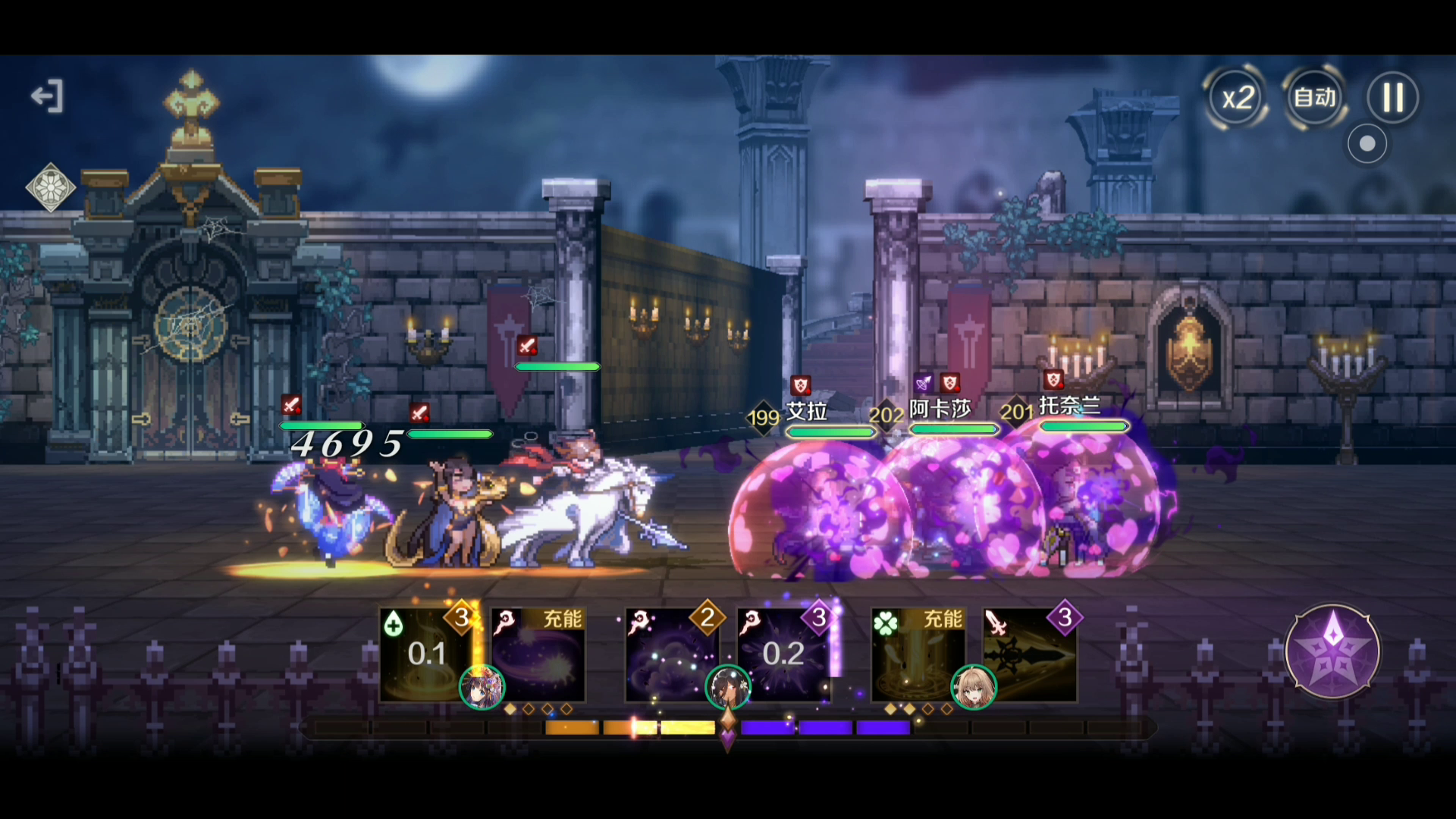Use the purple burst skill on 0.2 cooldown

783,654
